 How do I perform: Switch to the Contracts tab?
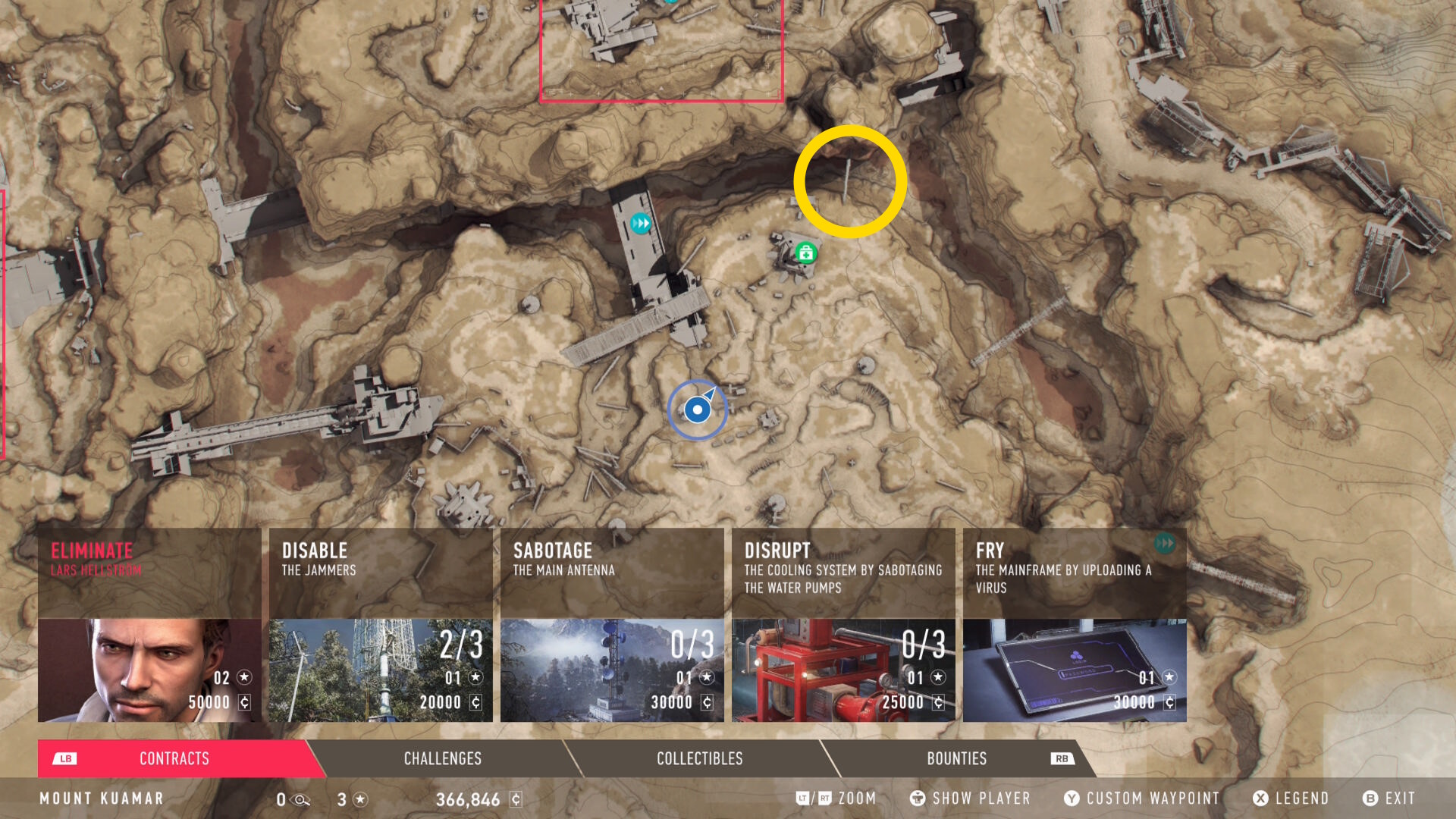point(174,758)
